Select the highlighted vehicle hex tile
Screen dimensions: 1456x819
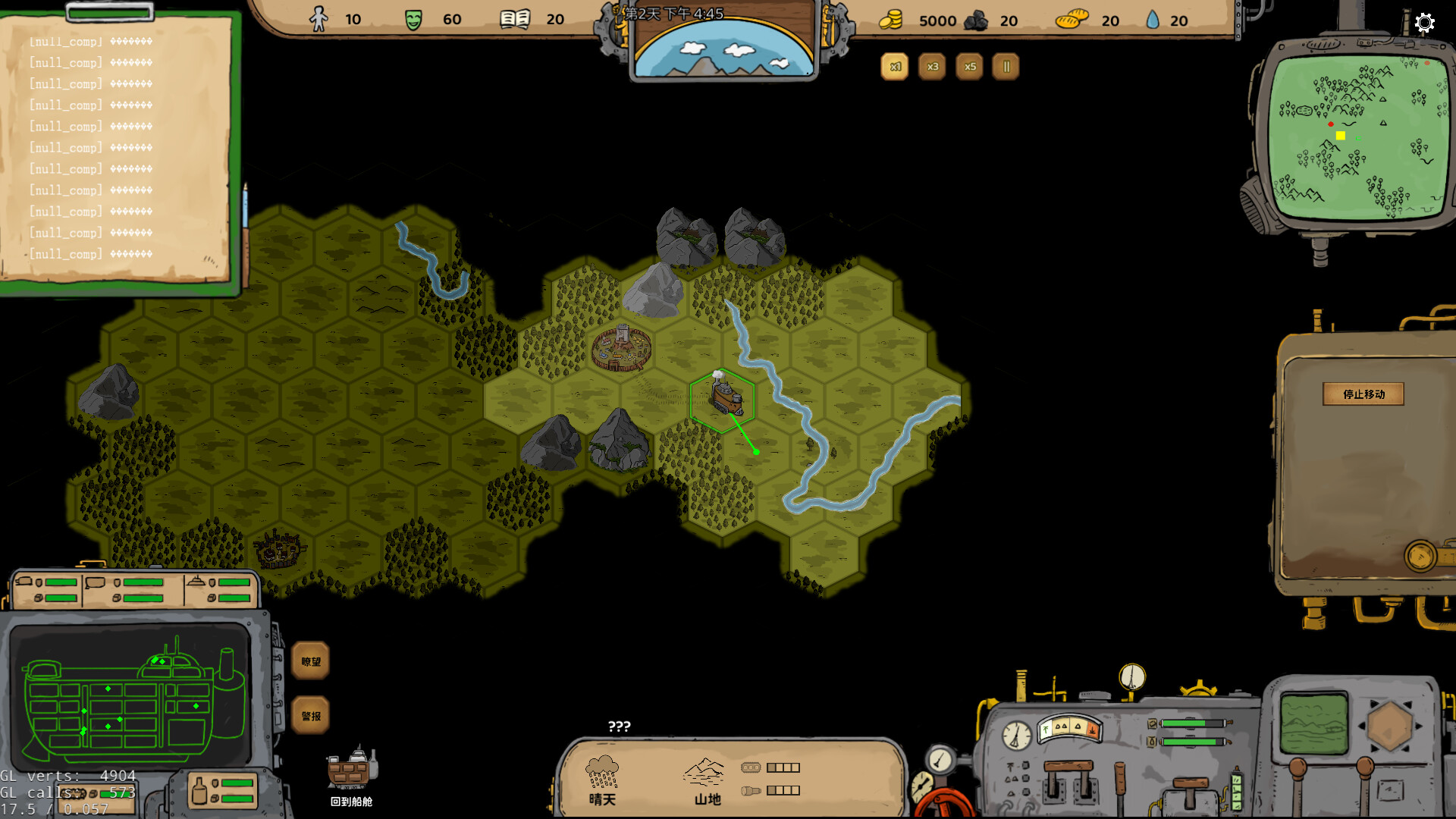click(723, 400)
